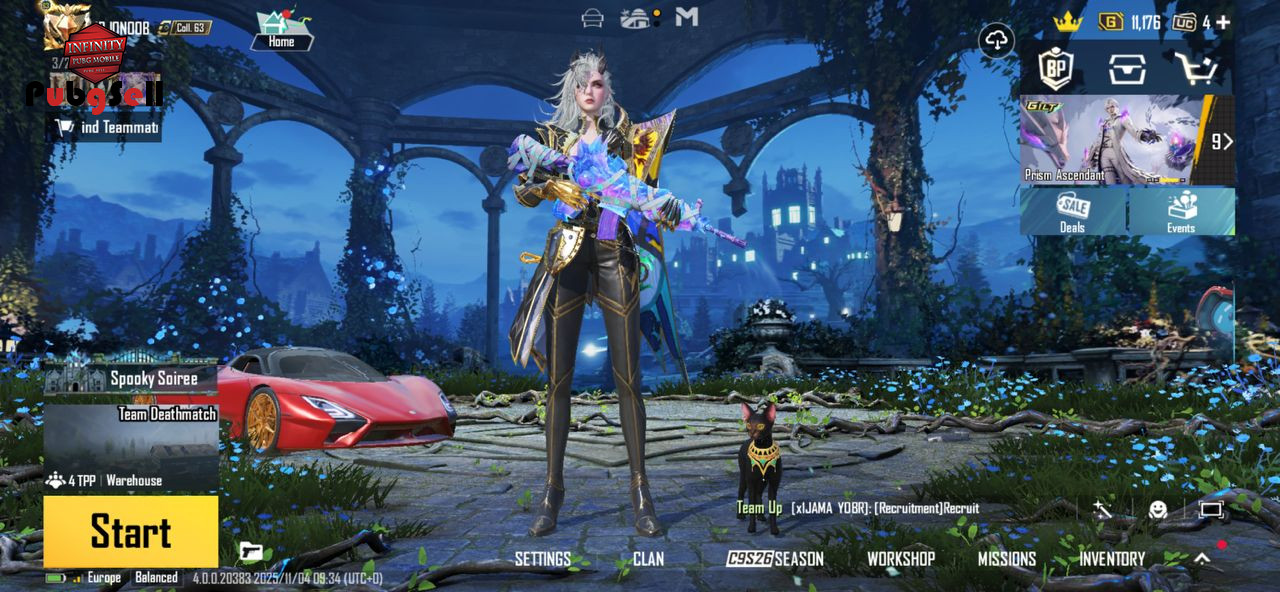Open the Spooky Soiree event banner
The height and width of the screenshot is (592, 1280).
click(x=131, y=378)
